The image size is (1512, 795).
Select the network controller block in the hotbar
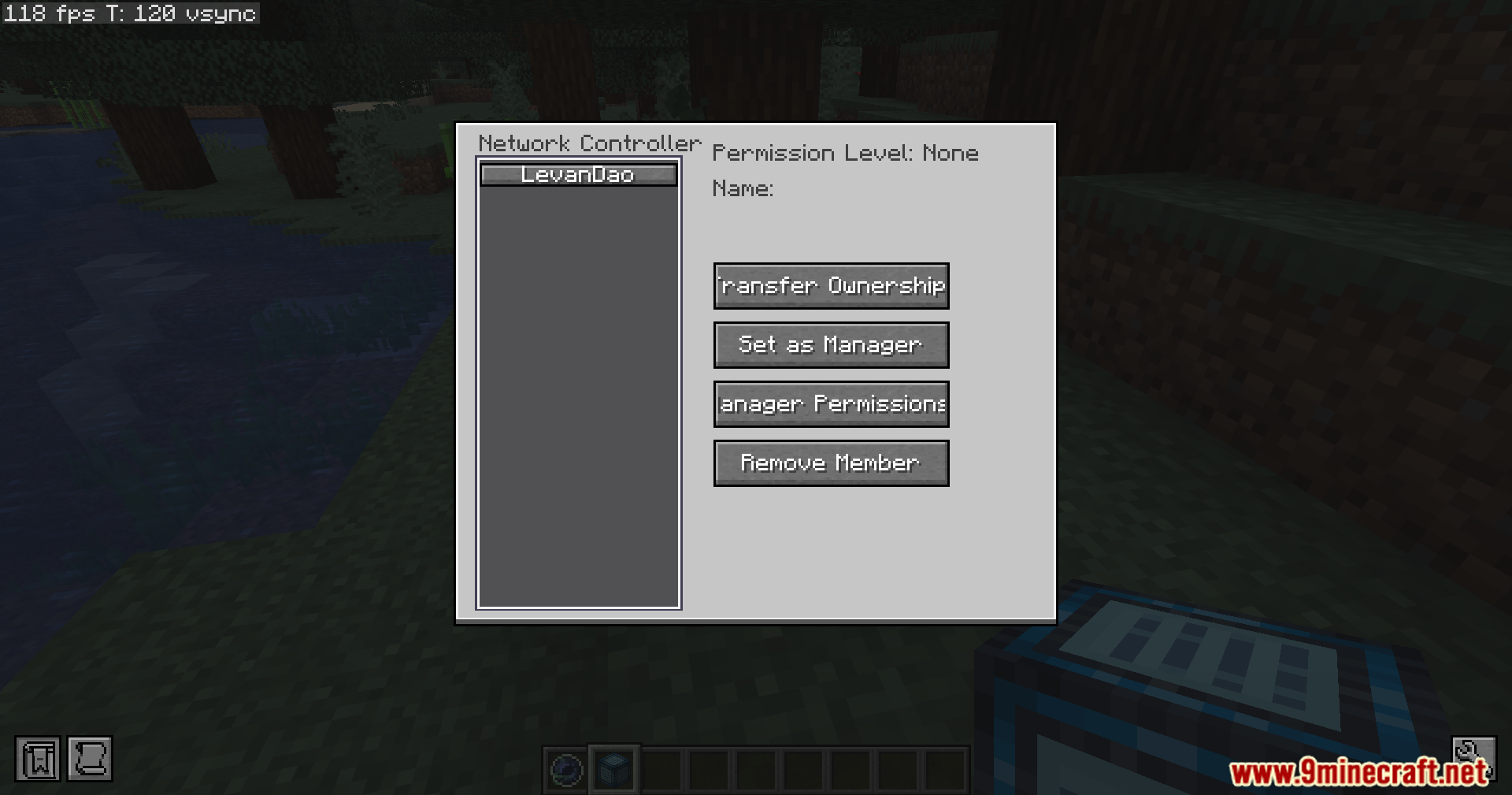click(x=613, y=769)
